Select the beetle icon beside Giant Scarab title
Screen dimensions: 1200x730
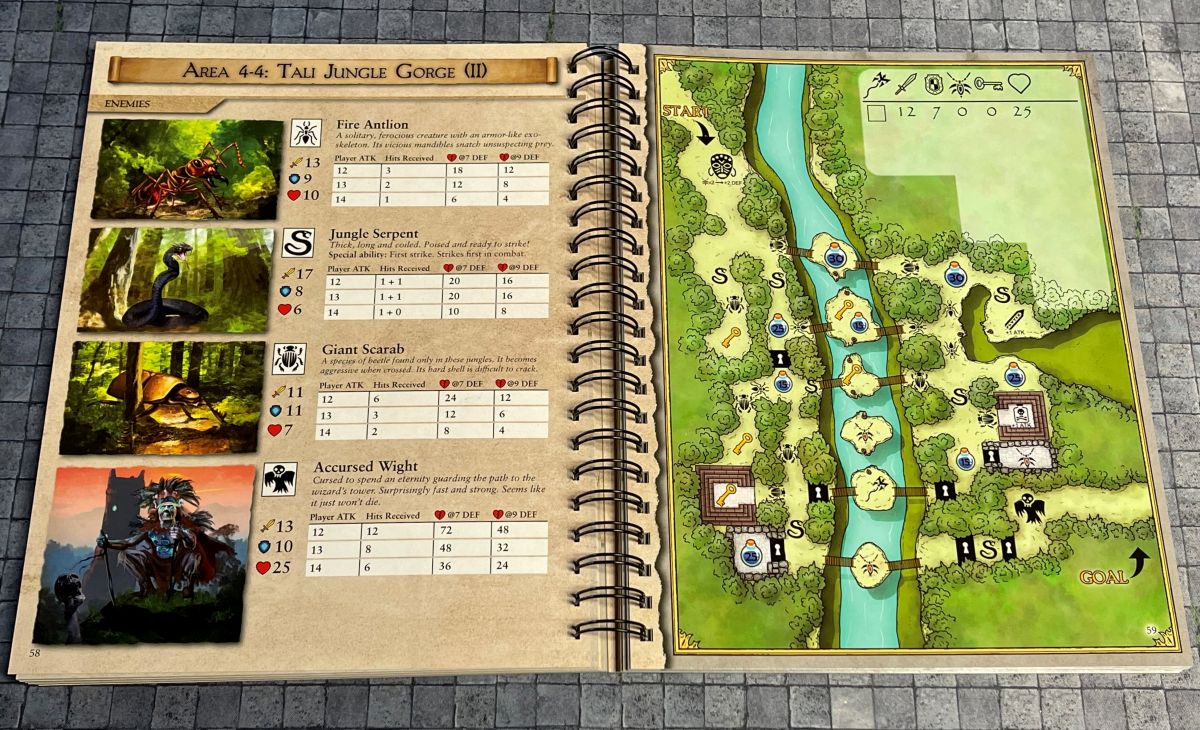click(289, 358)
